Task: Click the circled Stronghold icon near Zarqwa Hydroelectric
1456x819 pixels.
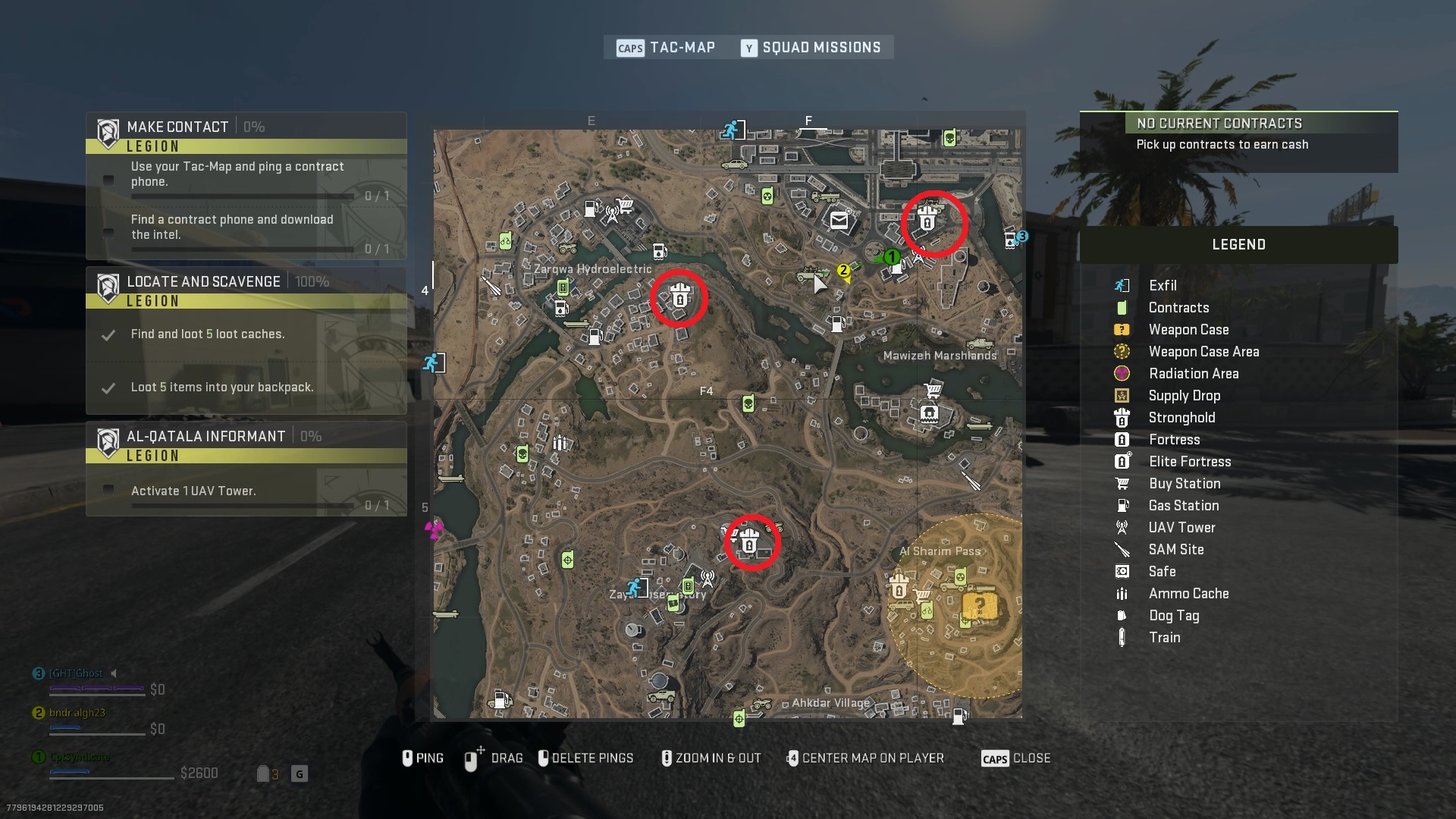Action: 680,299
